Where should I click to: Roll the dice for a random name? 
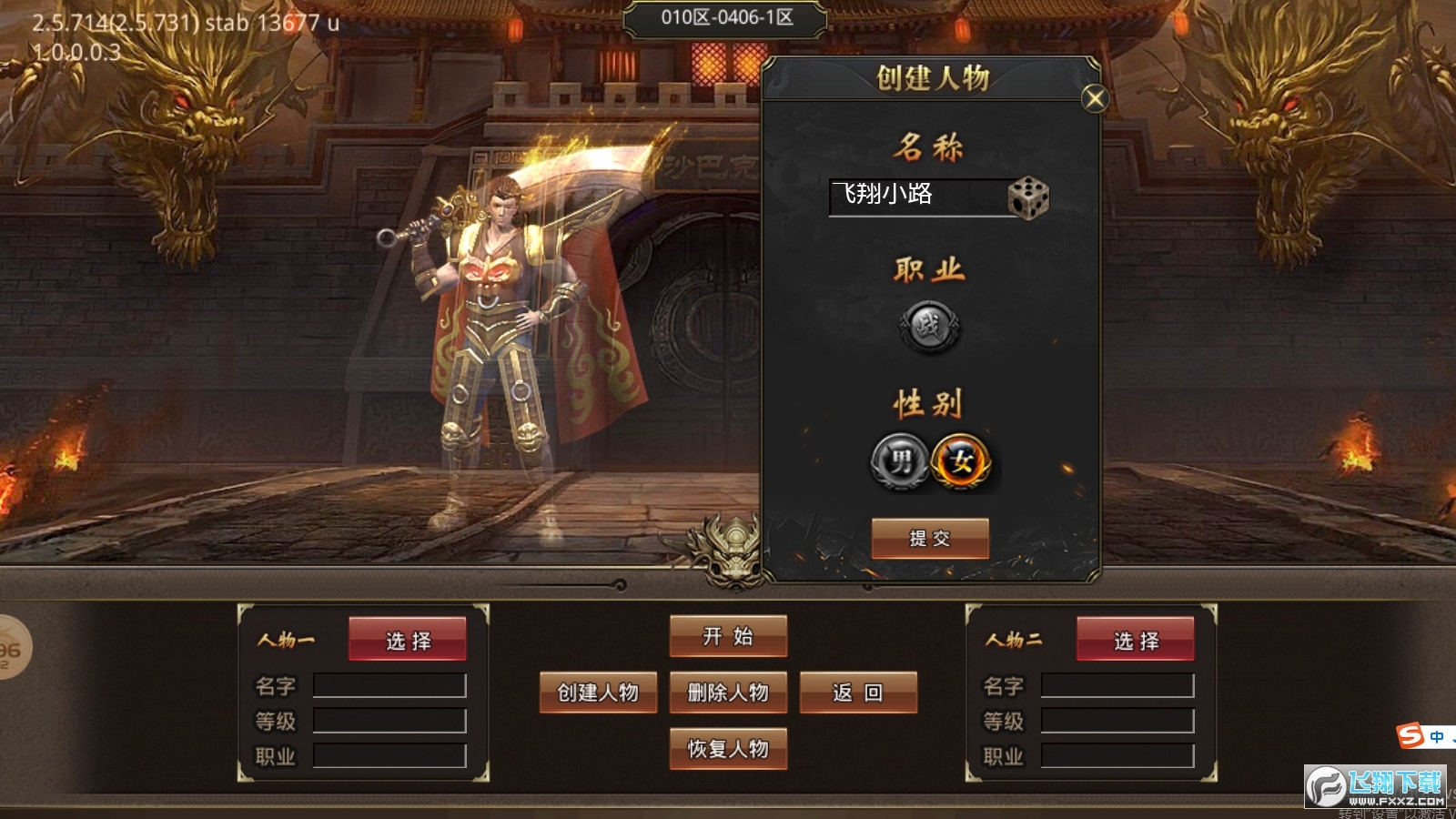(1028, 197)
